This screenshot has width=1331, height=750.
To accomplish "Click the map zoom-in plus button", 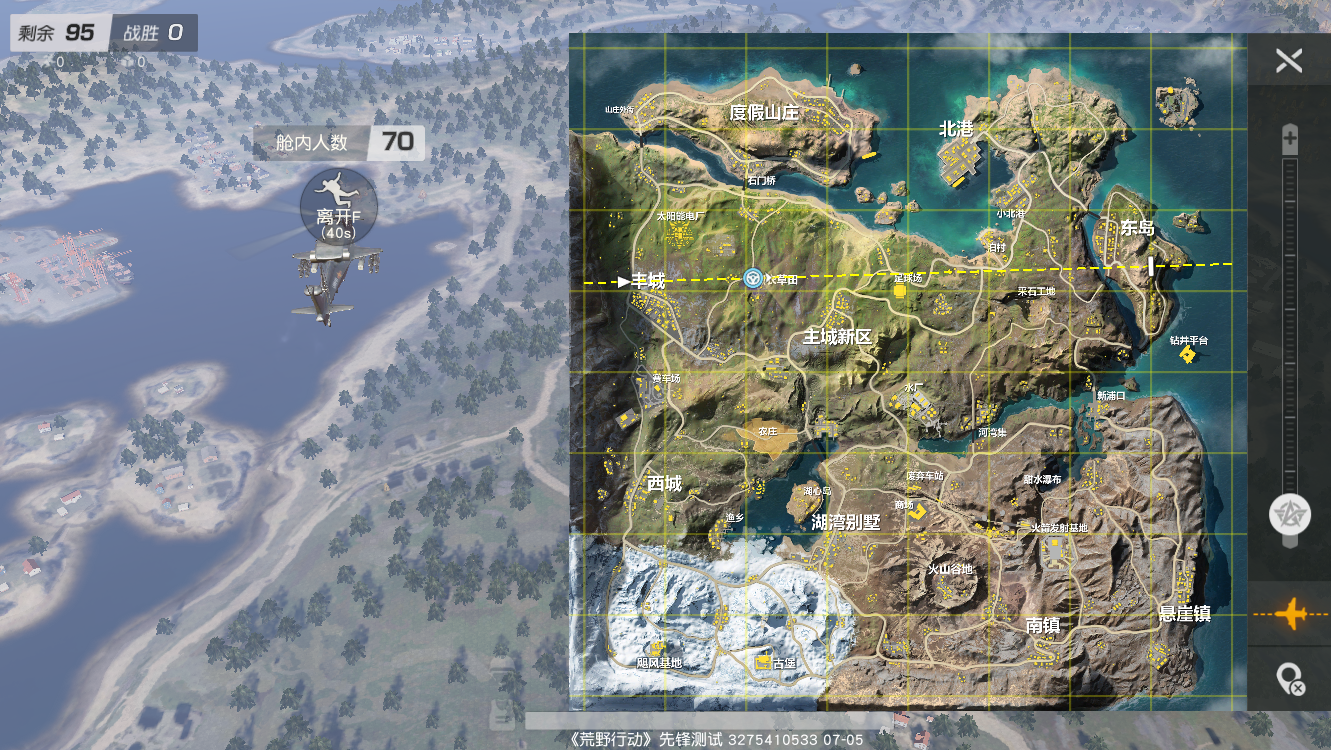I will (x=1290, y=141).
